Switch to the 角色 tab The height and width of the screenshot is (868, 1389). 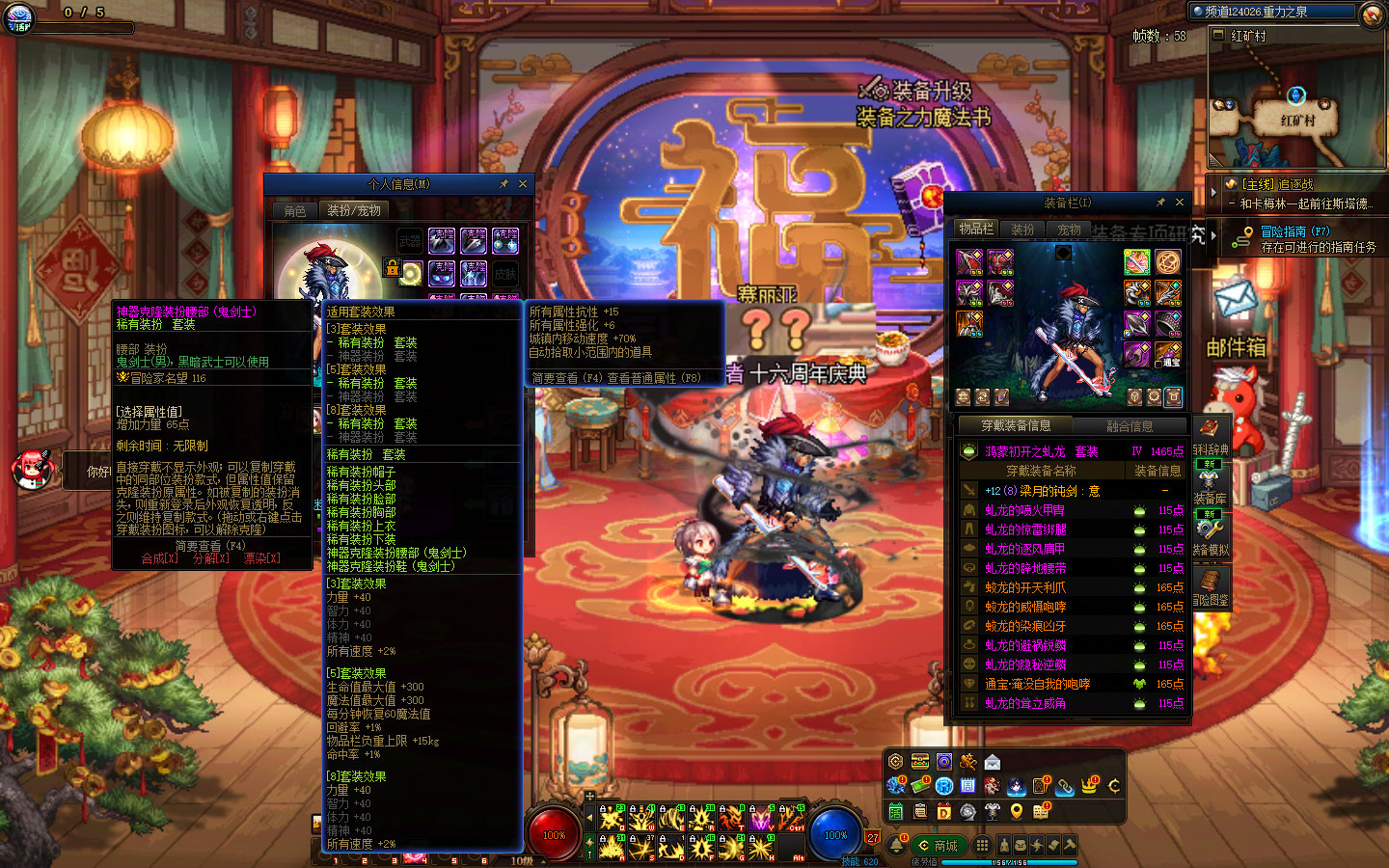click(x=295, y=210)
